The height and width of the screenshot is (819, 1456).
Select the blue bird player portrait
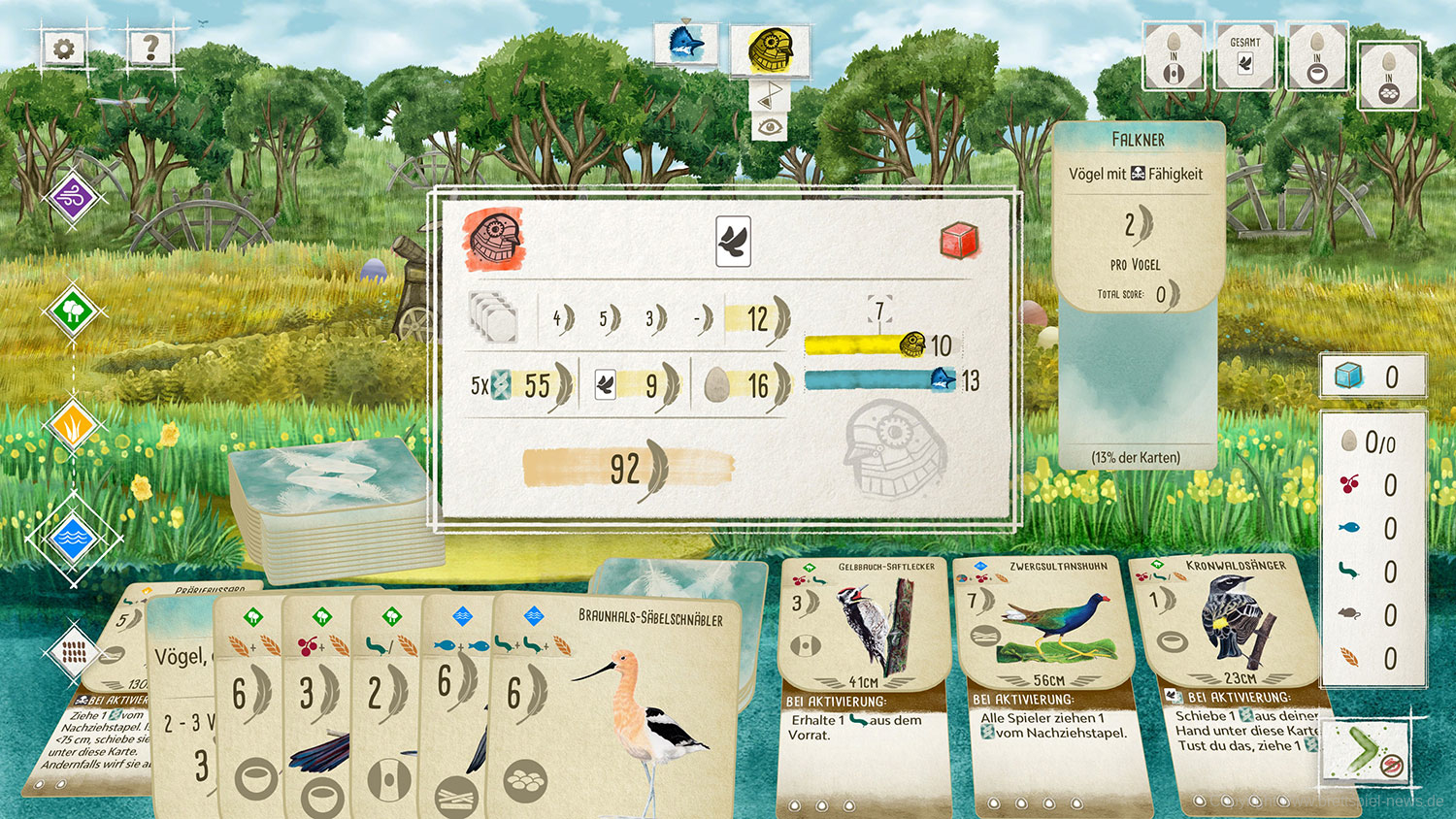tap(685, 45)
